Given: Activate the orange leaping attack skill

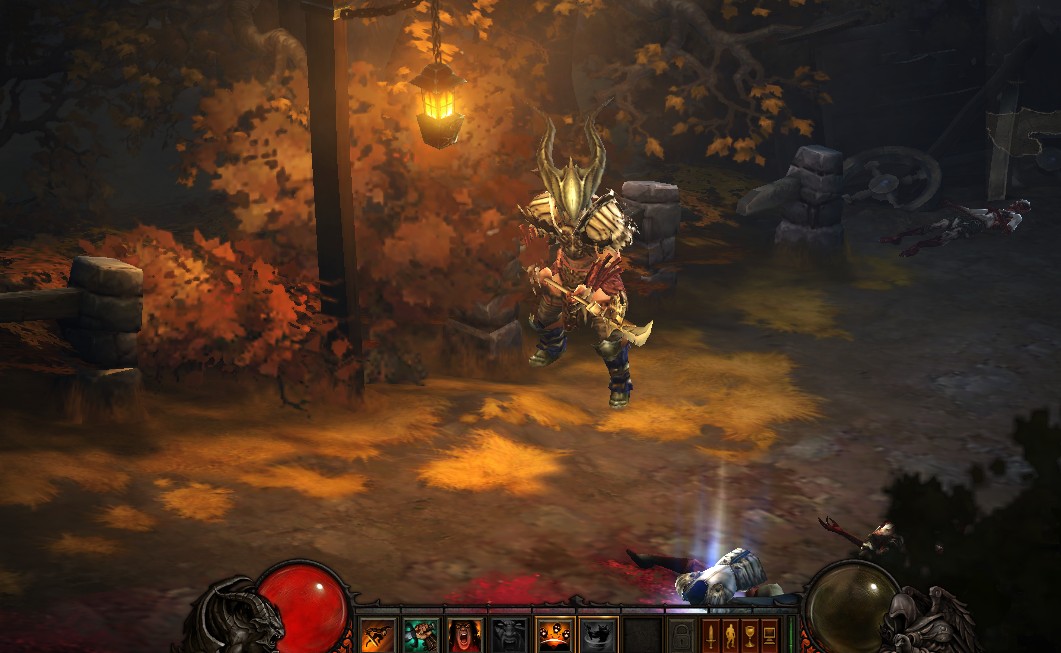Looking at the screenshot, I should [377, 635].
